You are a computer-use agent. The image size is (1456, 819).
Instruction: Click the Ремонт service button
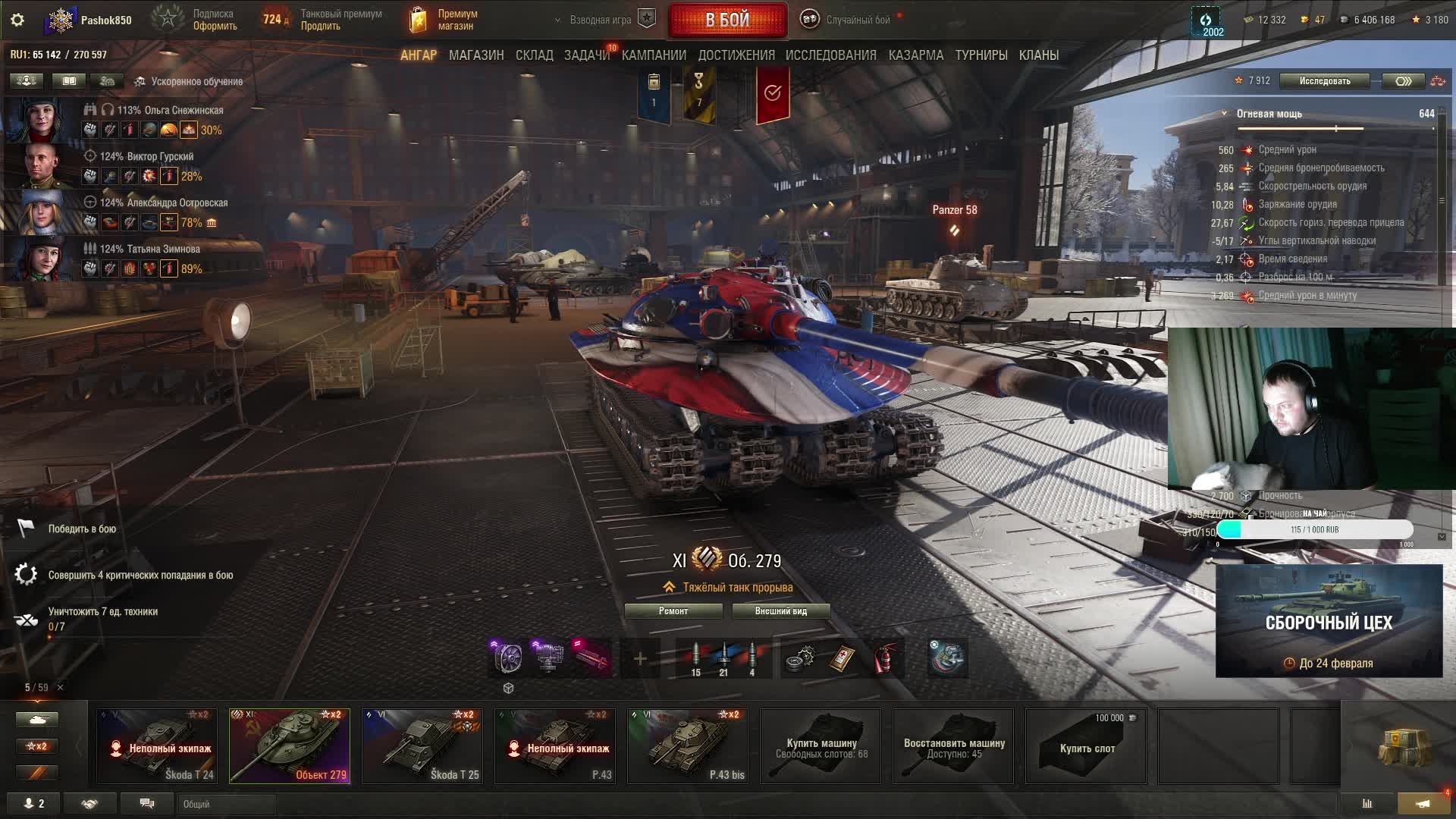(673, 611)
